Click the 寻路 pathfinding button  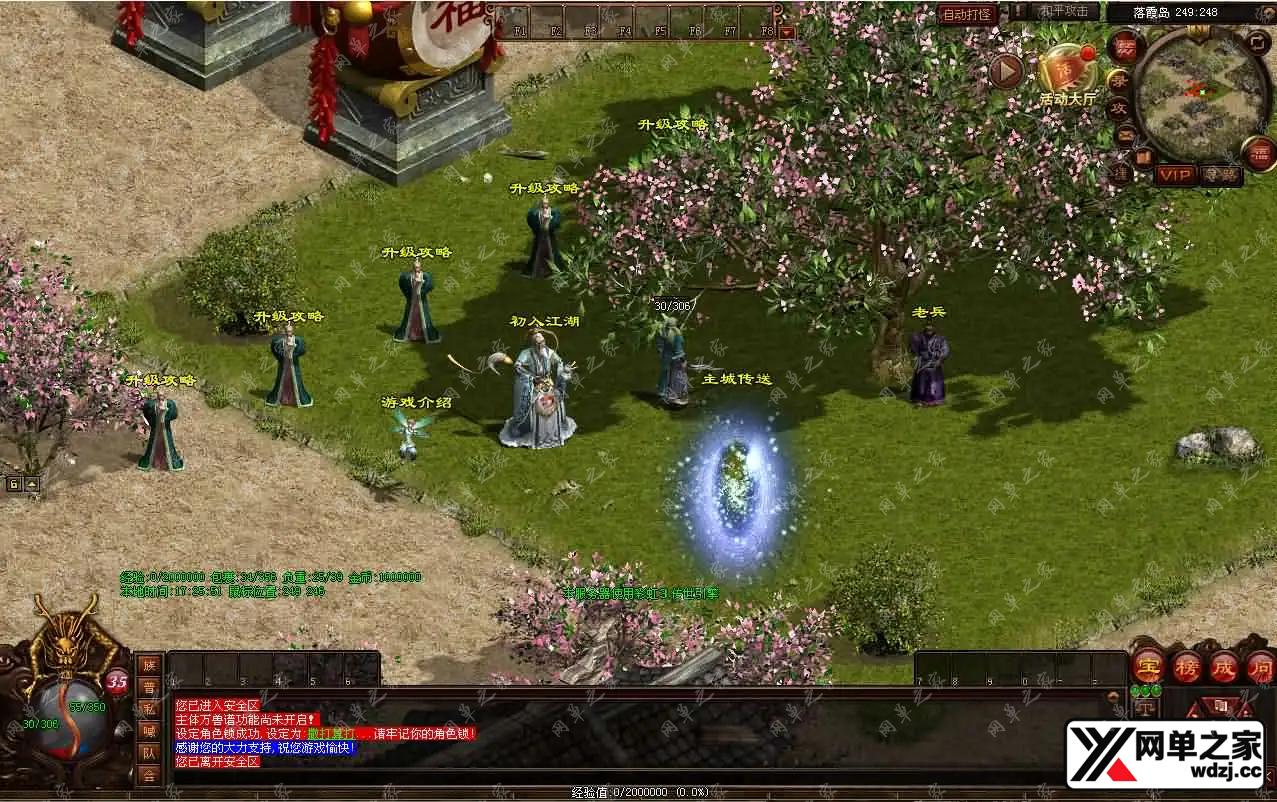[1220, 175]
